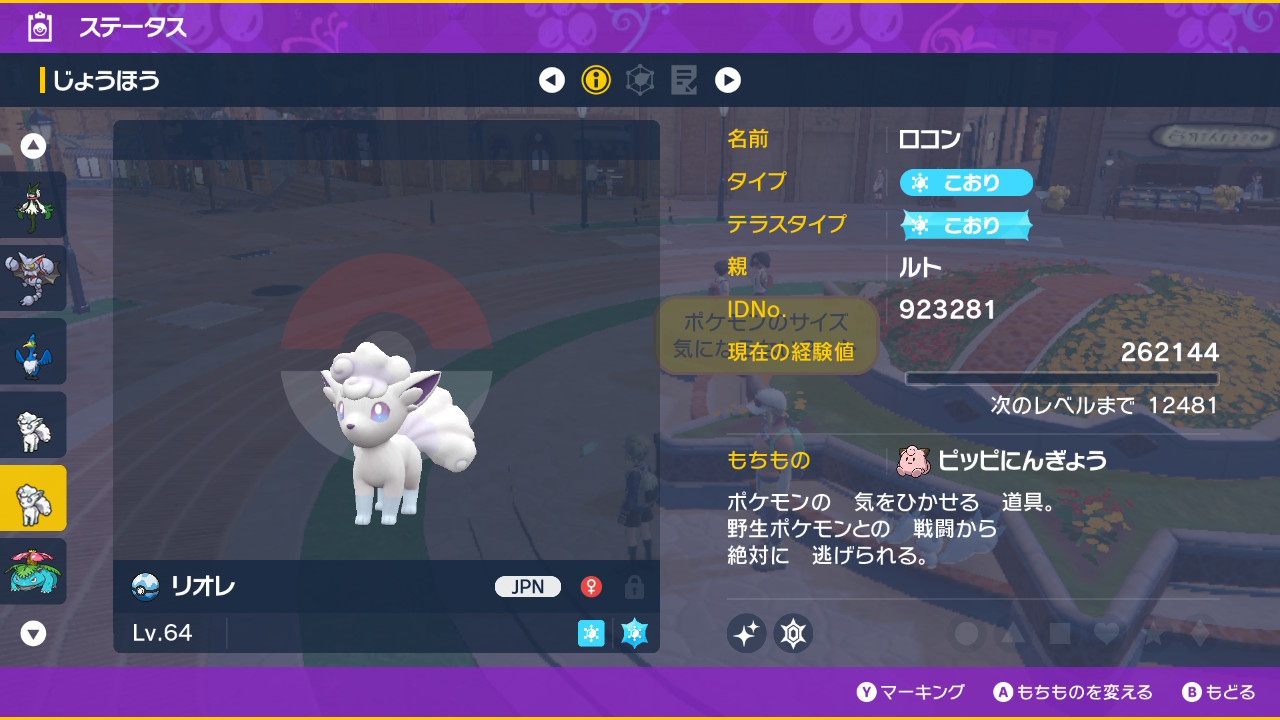Pick the blue bird Pokémon party slot

(34, 351)
